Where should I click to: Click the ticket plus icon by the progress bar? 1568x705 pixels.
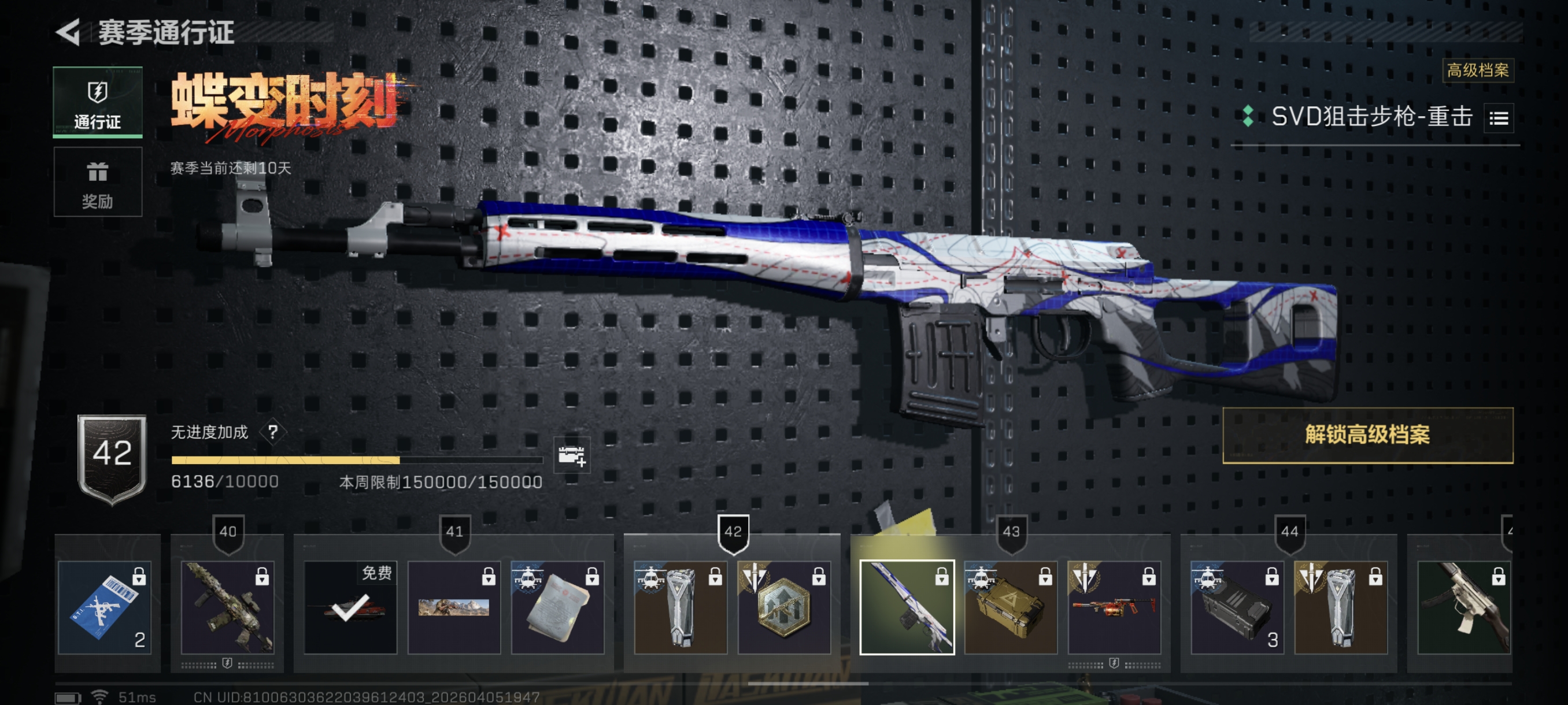[571, 455]
